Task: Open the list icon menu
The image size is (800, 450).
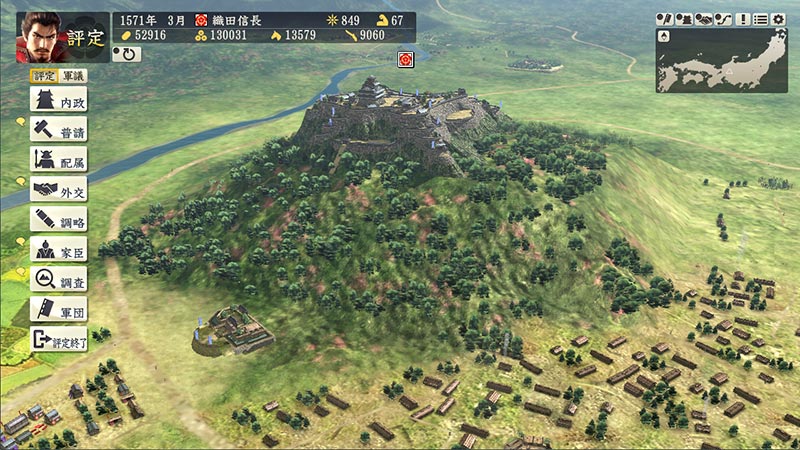Action: [x=761, y=19]
